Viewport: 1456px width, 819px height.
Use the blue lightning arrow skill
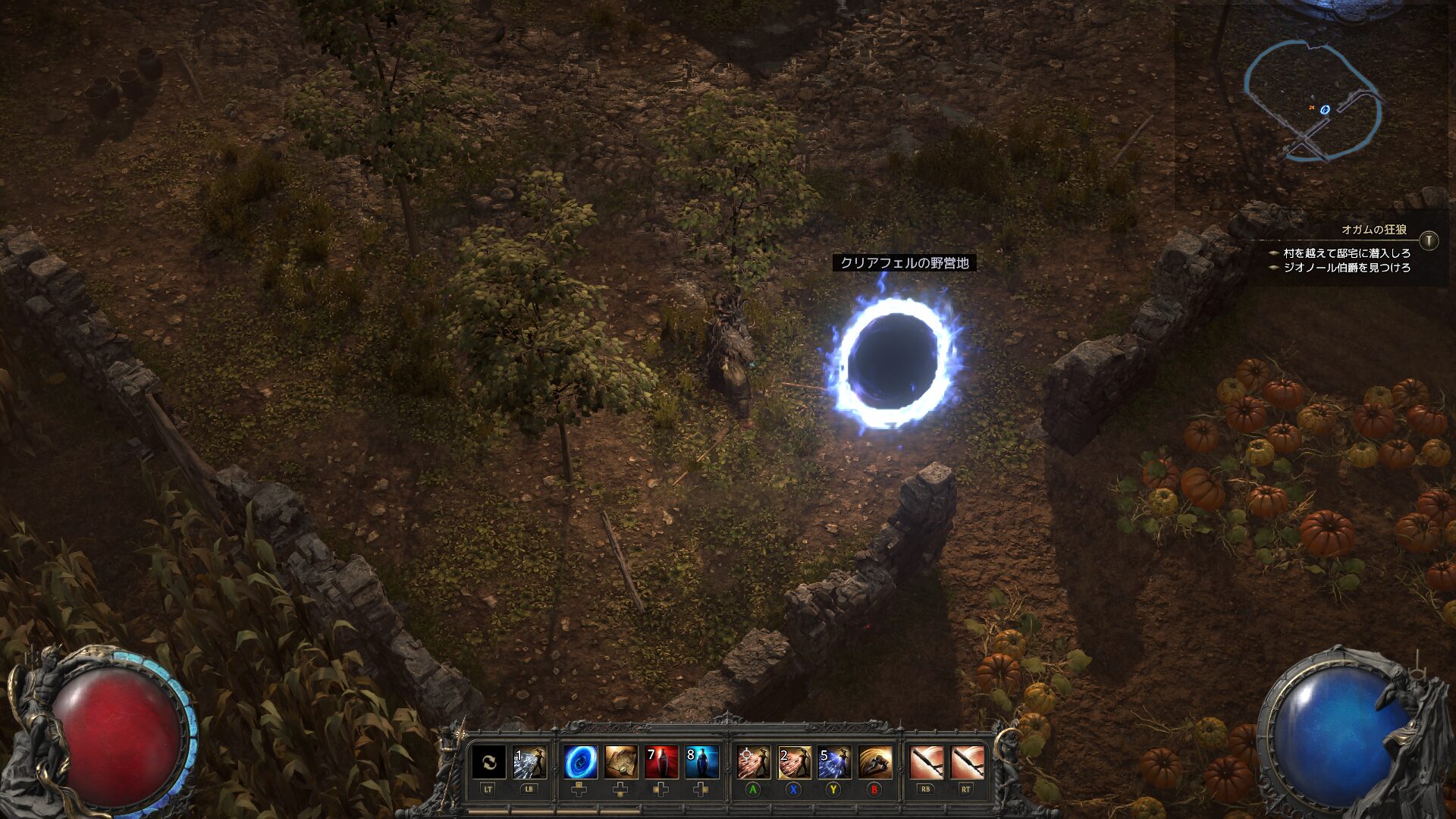(x=834, y=763)
